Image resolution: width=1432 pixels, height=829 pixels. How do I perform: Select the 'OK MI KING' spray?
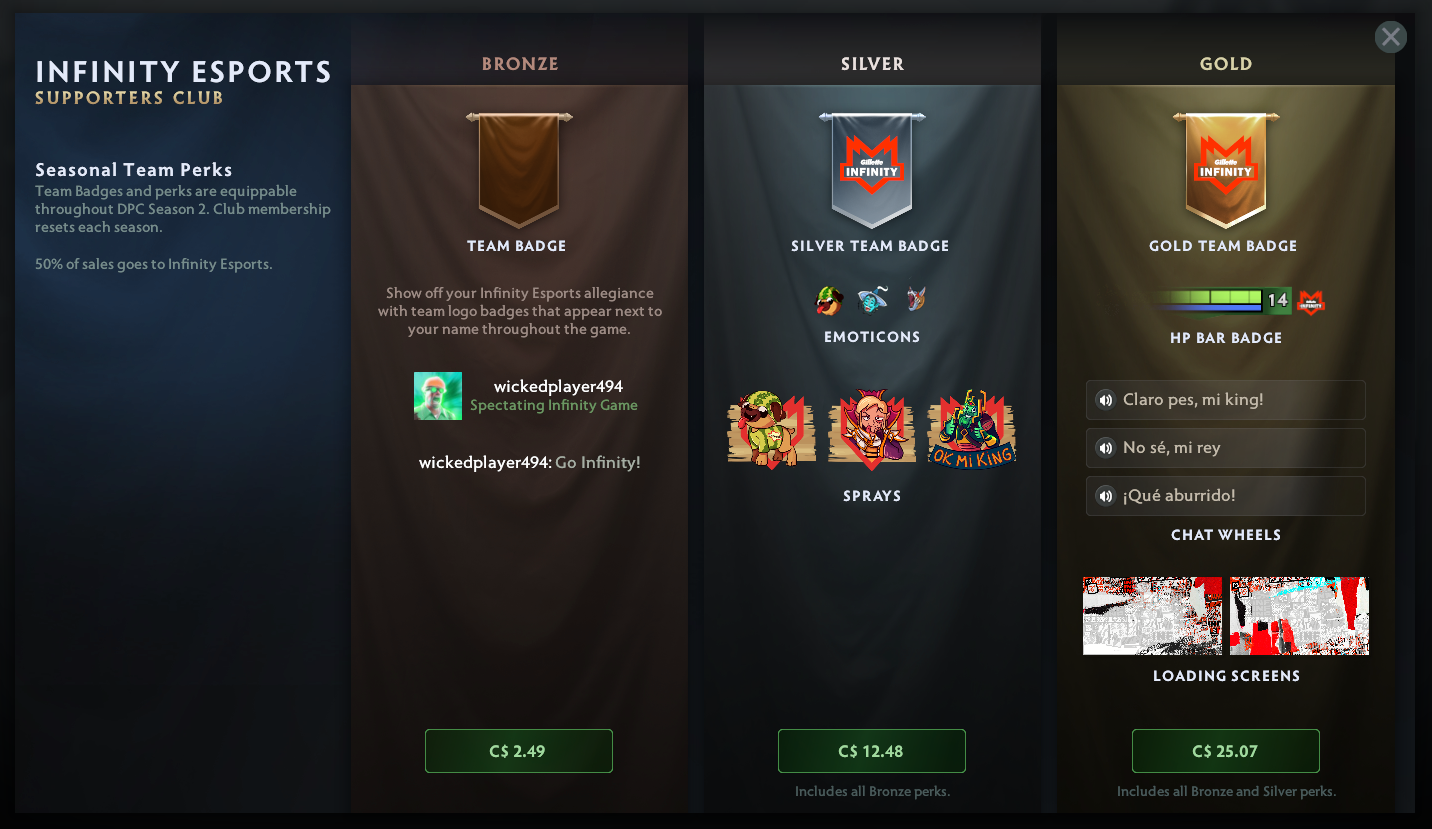click(x=971, y=430)
